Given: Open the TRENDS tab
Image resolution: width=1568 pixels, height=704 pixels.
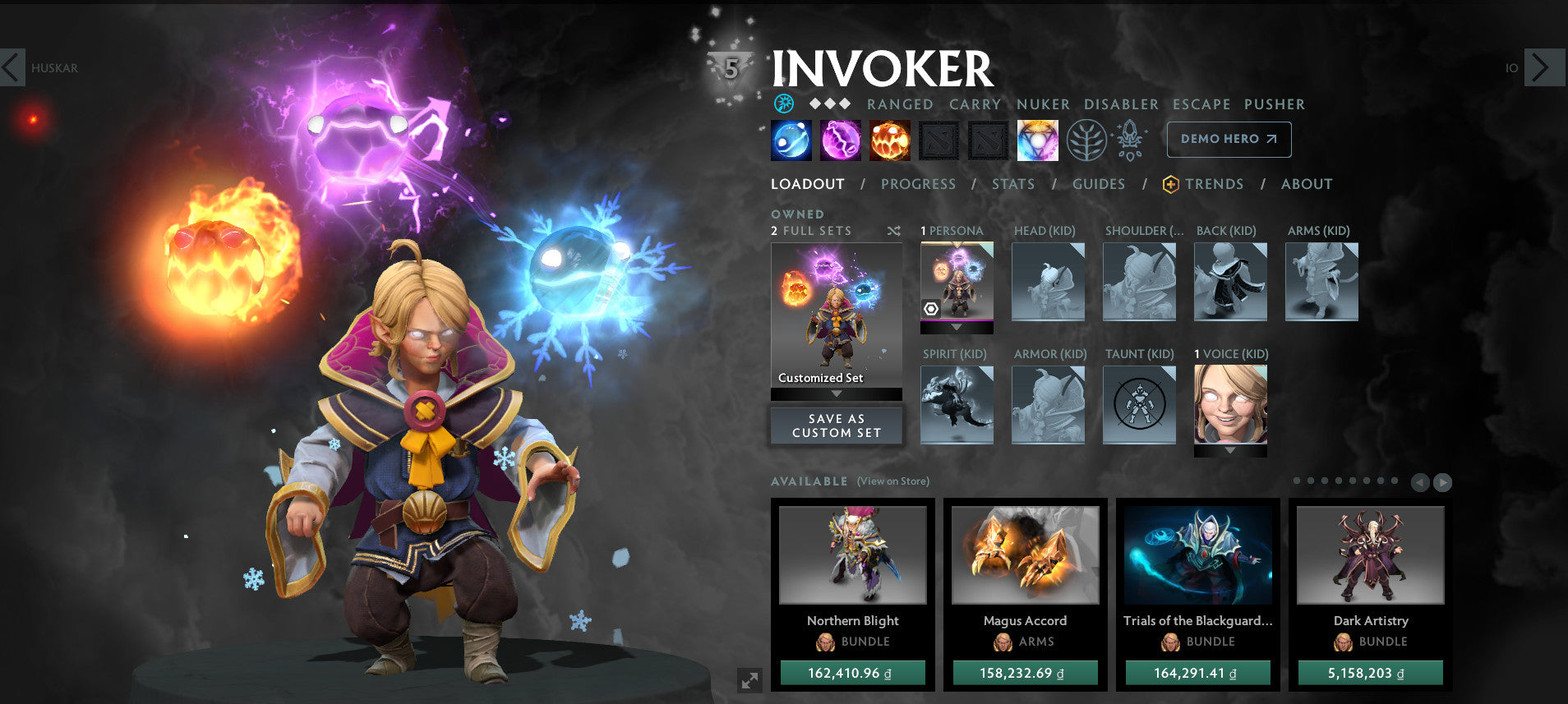Looking at the screenshot, I should point(1214,184).
